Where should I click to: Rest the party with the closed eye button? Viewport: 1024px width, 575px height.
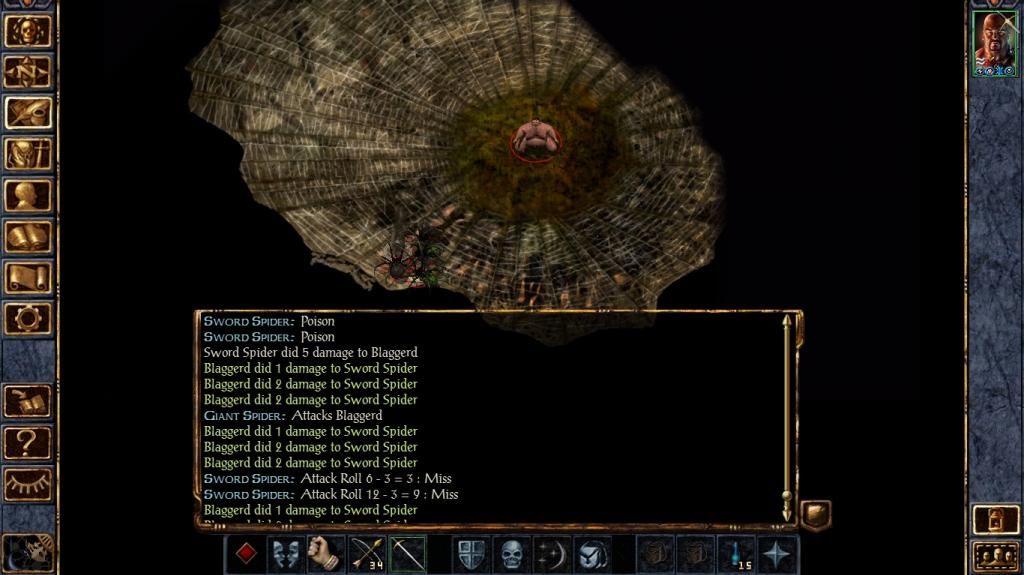pyautogui.click(x=28, y=483)
